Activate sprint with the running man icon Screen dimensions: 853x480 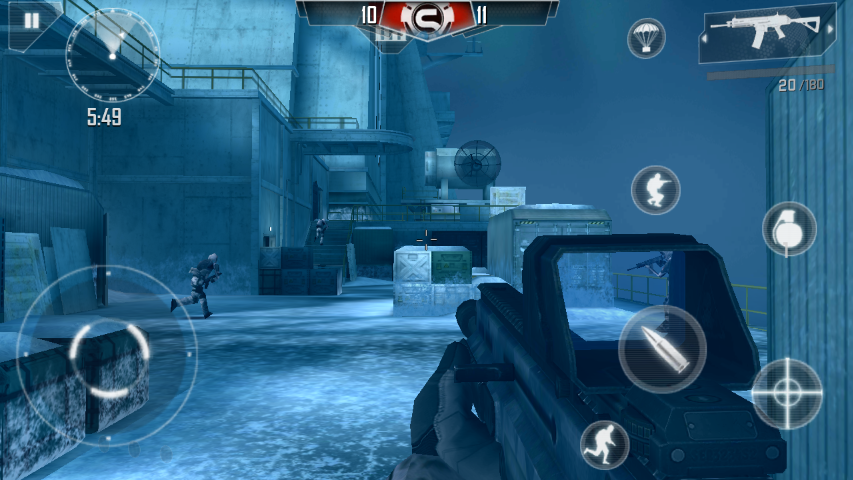(604, 444)
